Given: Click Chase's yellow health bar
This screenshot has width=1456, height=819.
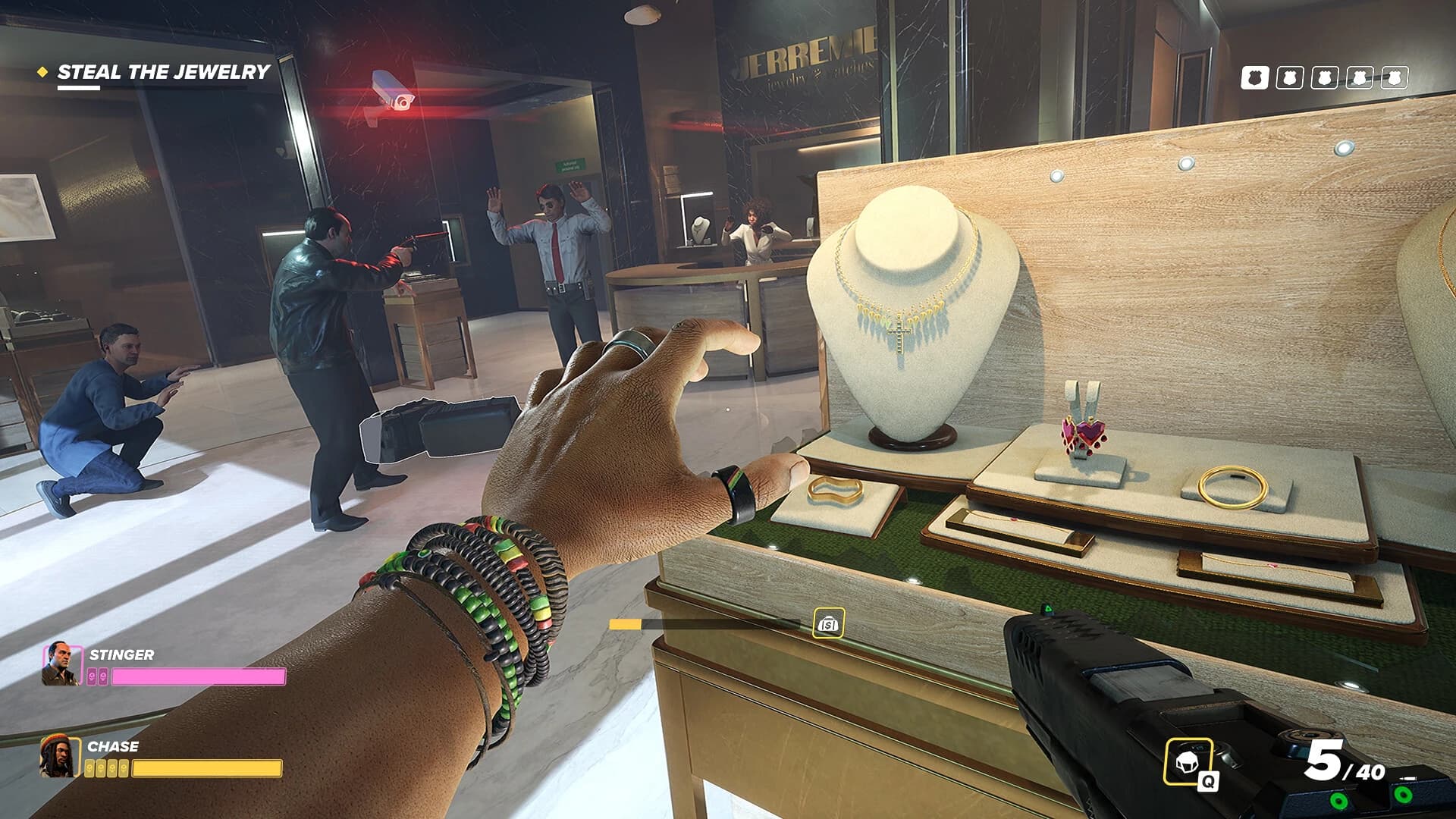Looking at the screenshot, I should coord(209,768).
